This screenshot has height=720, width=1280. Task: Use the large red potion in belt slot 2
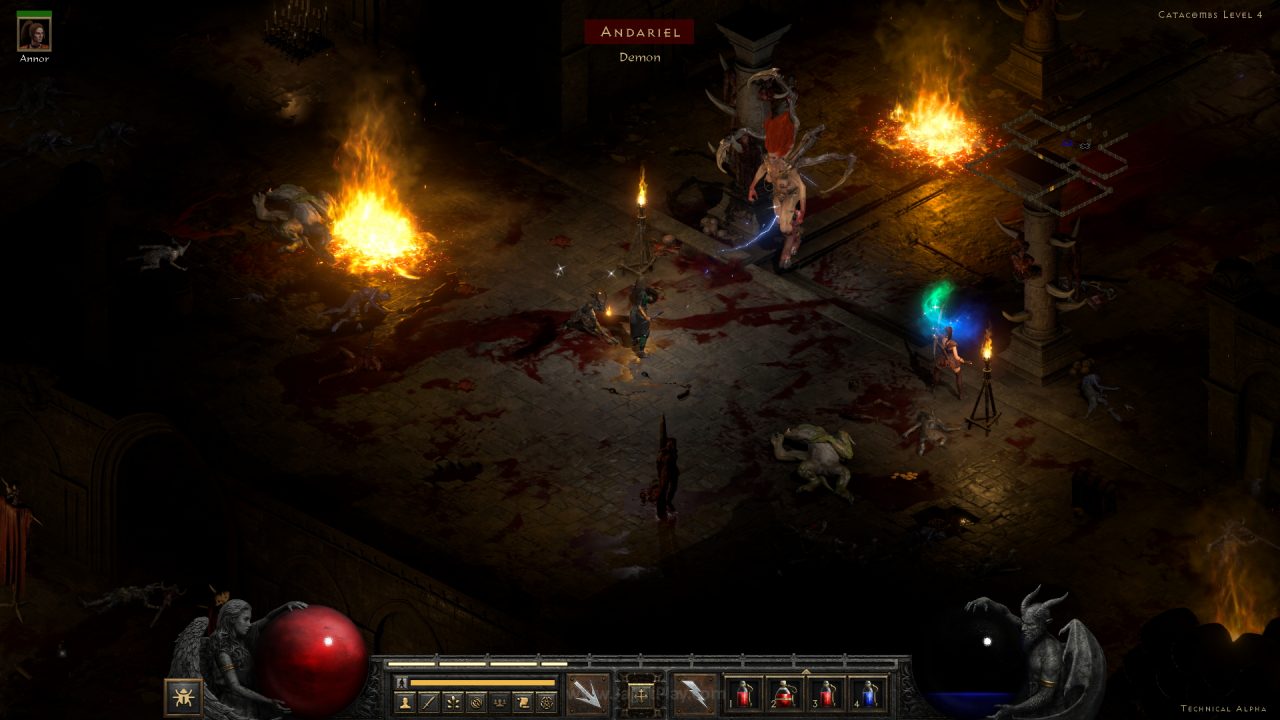coord(784,694)
